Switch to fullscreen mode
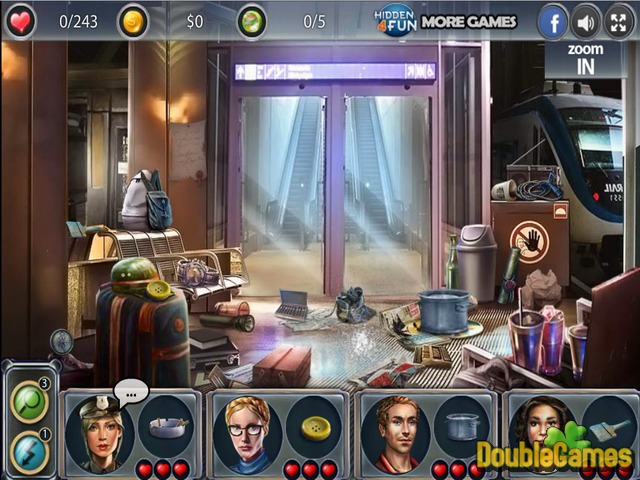This screenshot has width=640, height=480. pos(619,22)
